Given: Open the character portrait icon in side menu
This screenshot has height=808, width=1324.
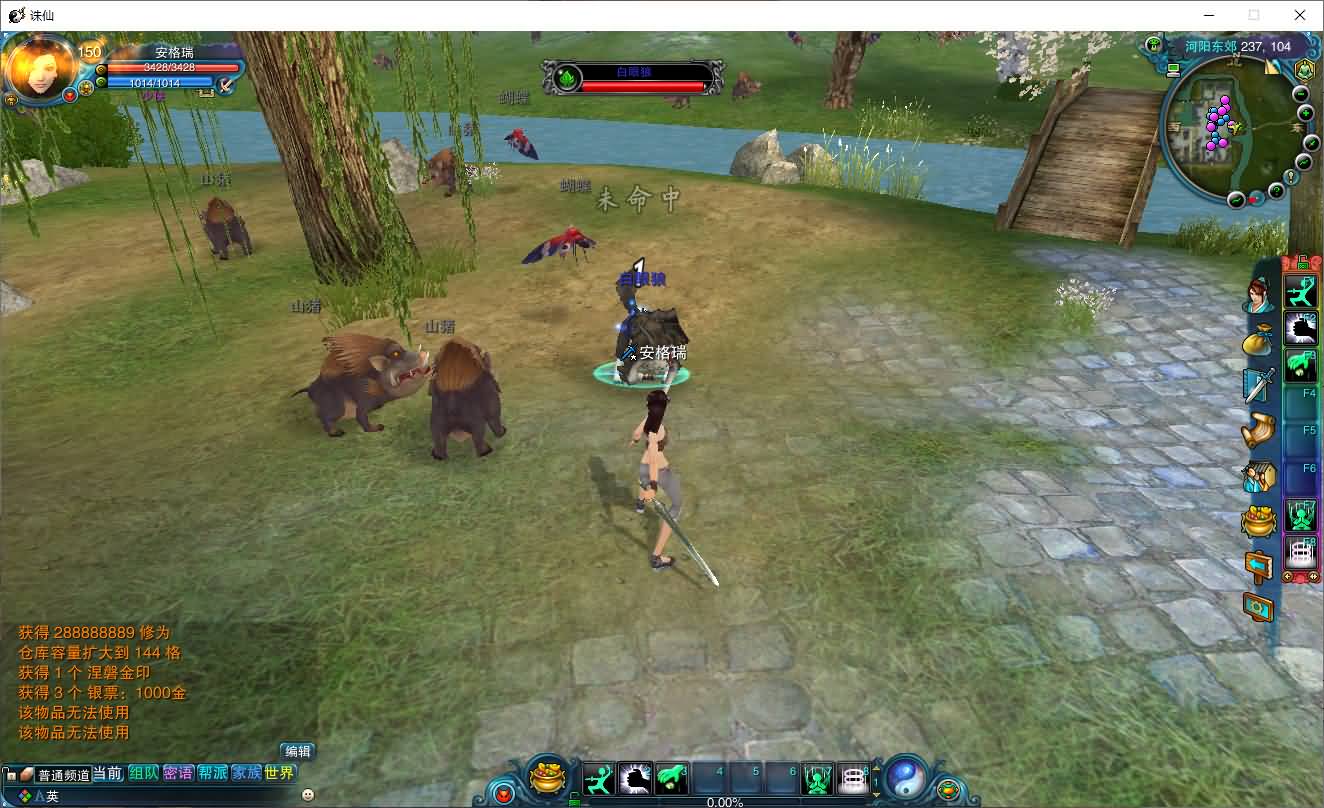Looking at the screenshot, I should click(1259, 296).
